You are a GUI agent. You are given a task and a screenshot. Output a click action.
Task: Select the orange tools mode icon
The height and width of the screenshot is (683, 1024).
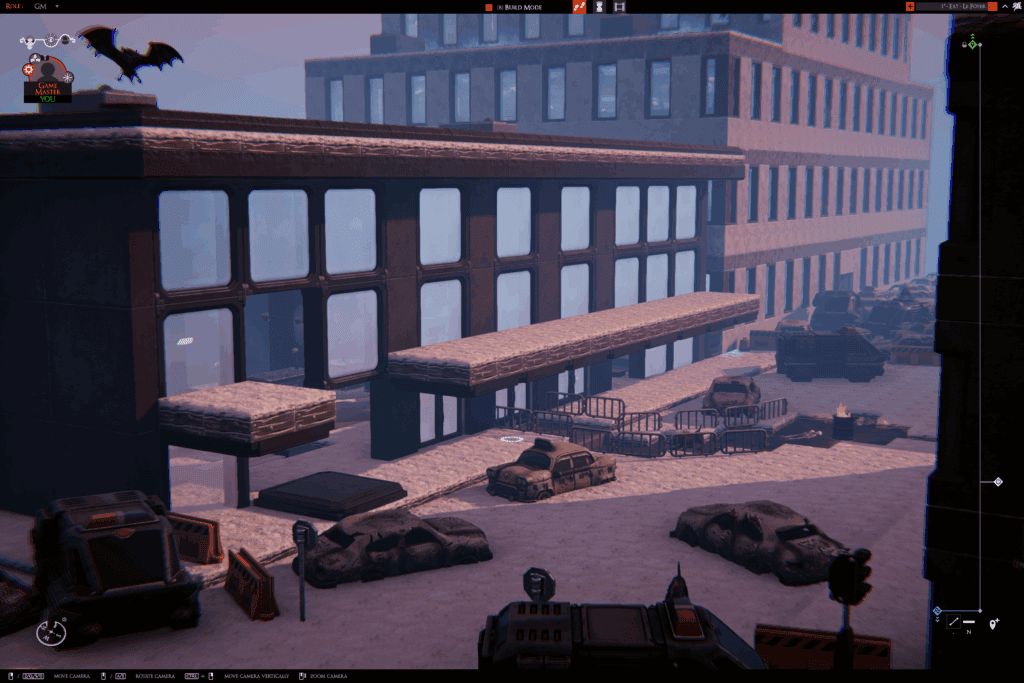[579, 7]
